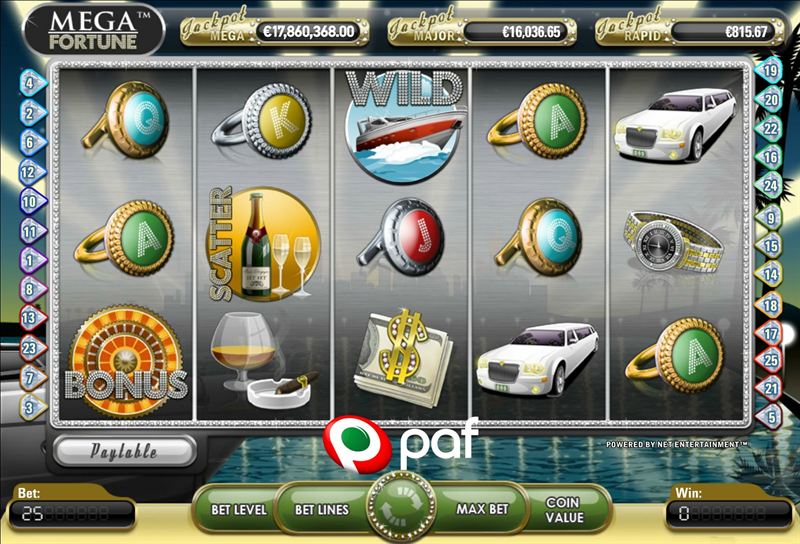Change the Bet Lines setting

pos(321,509)
